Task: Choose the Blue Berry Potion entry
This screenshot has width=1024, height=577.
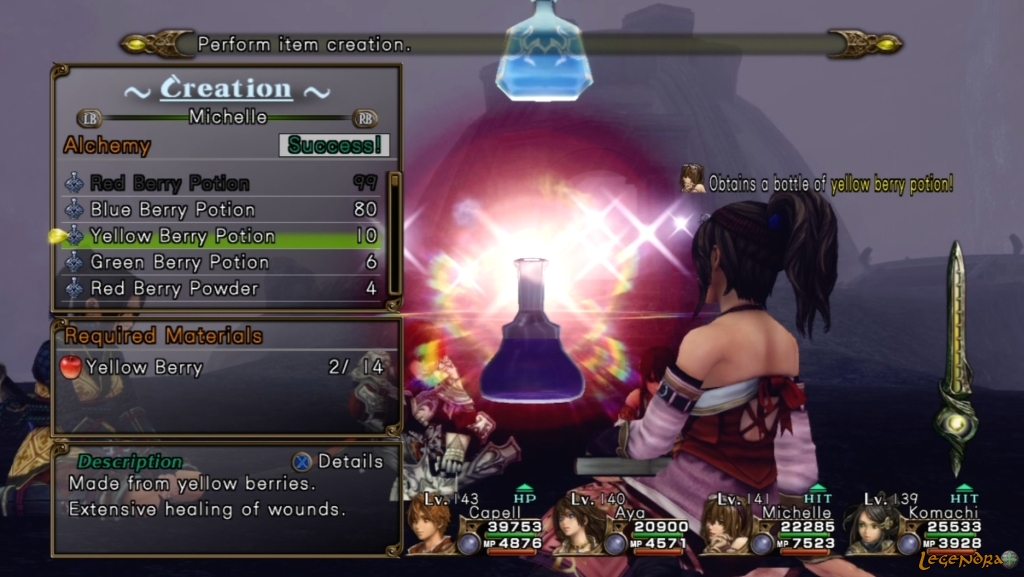Action: click(172, 210)
